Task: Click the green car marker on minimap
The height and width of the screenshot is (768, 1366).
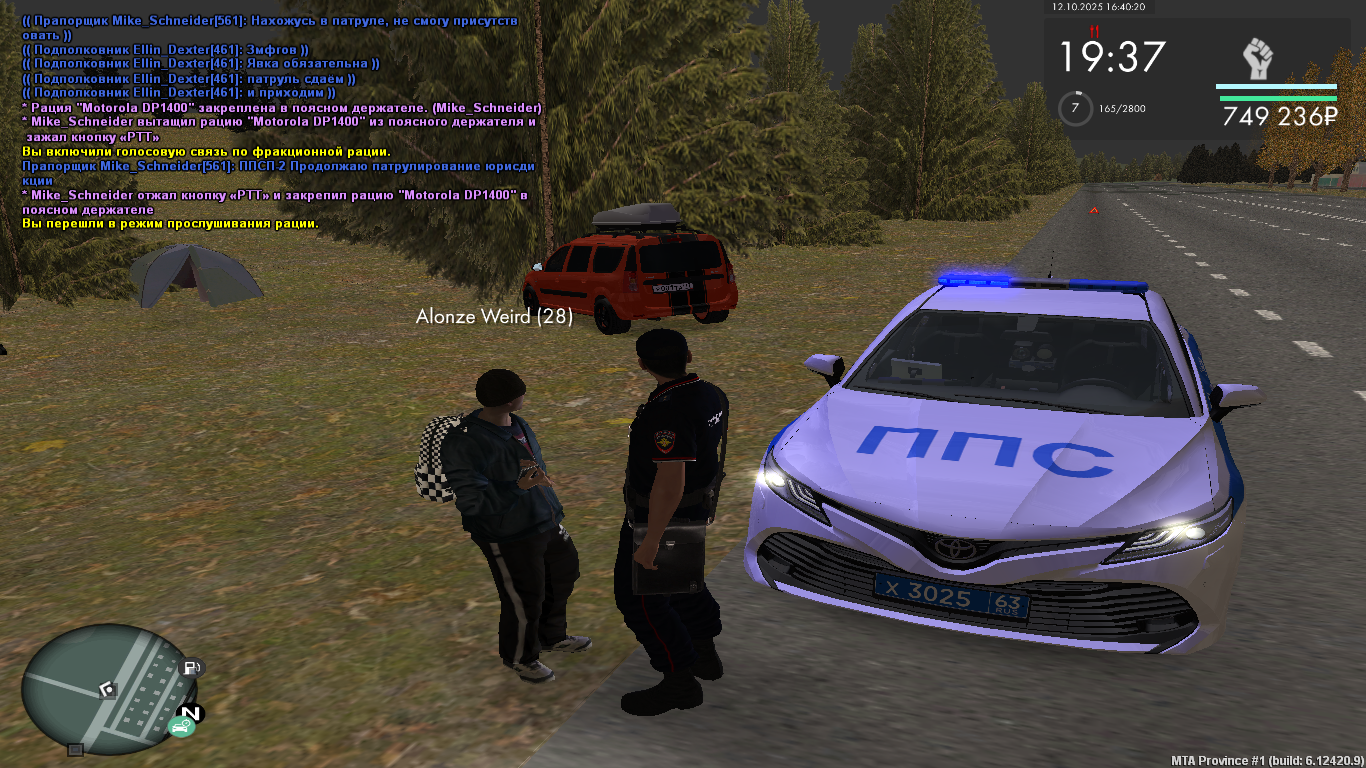Action: pyautogui.click(x=180, y=727)
